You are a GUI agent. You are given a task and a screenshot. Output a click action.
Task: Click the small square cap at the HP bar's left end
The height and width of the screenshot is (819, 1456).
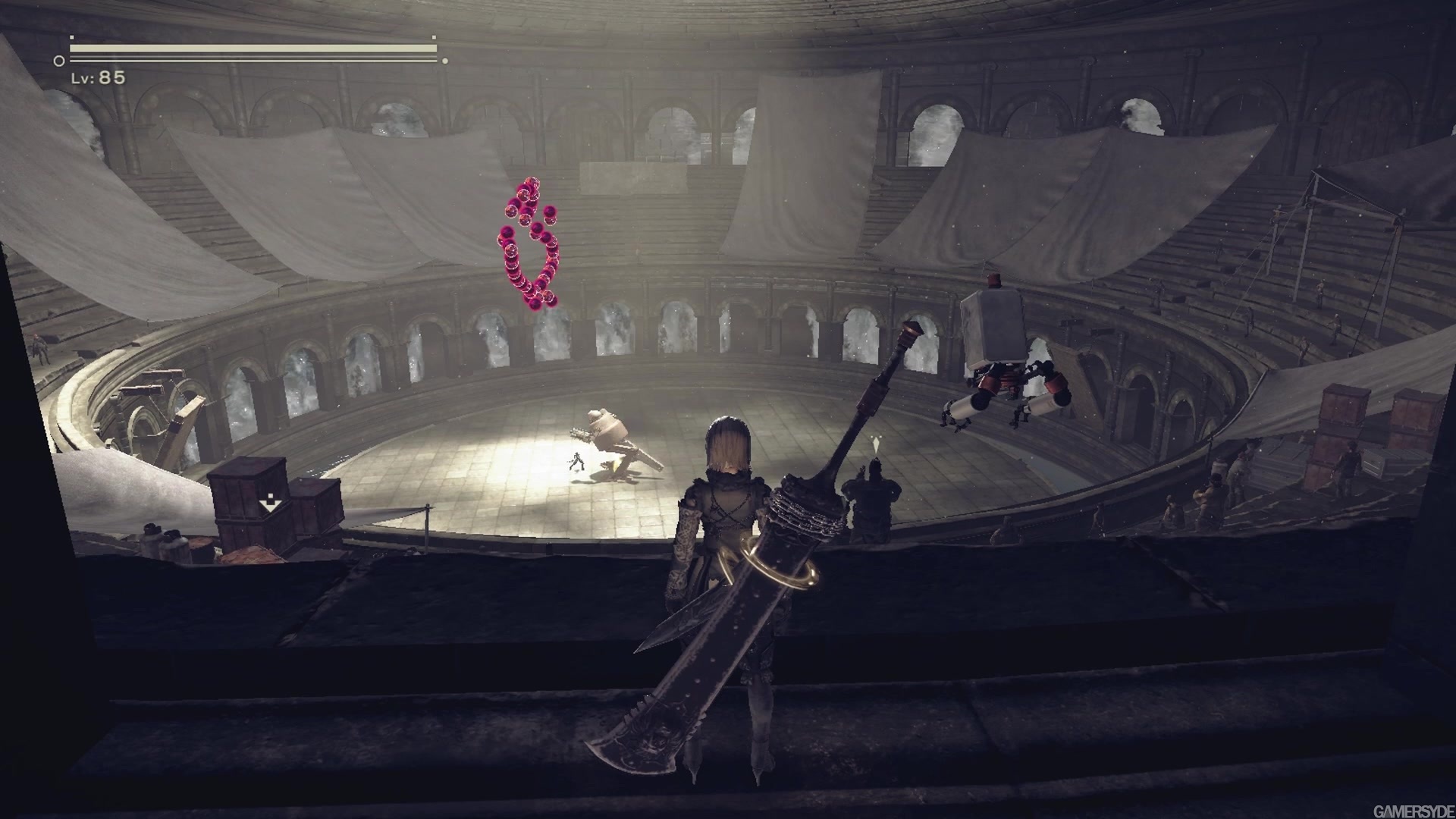tap(72, 36)
